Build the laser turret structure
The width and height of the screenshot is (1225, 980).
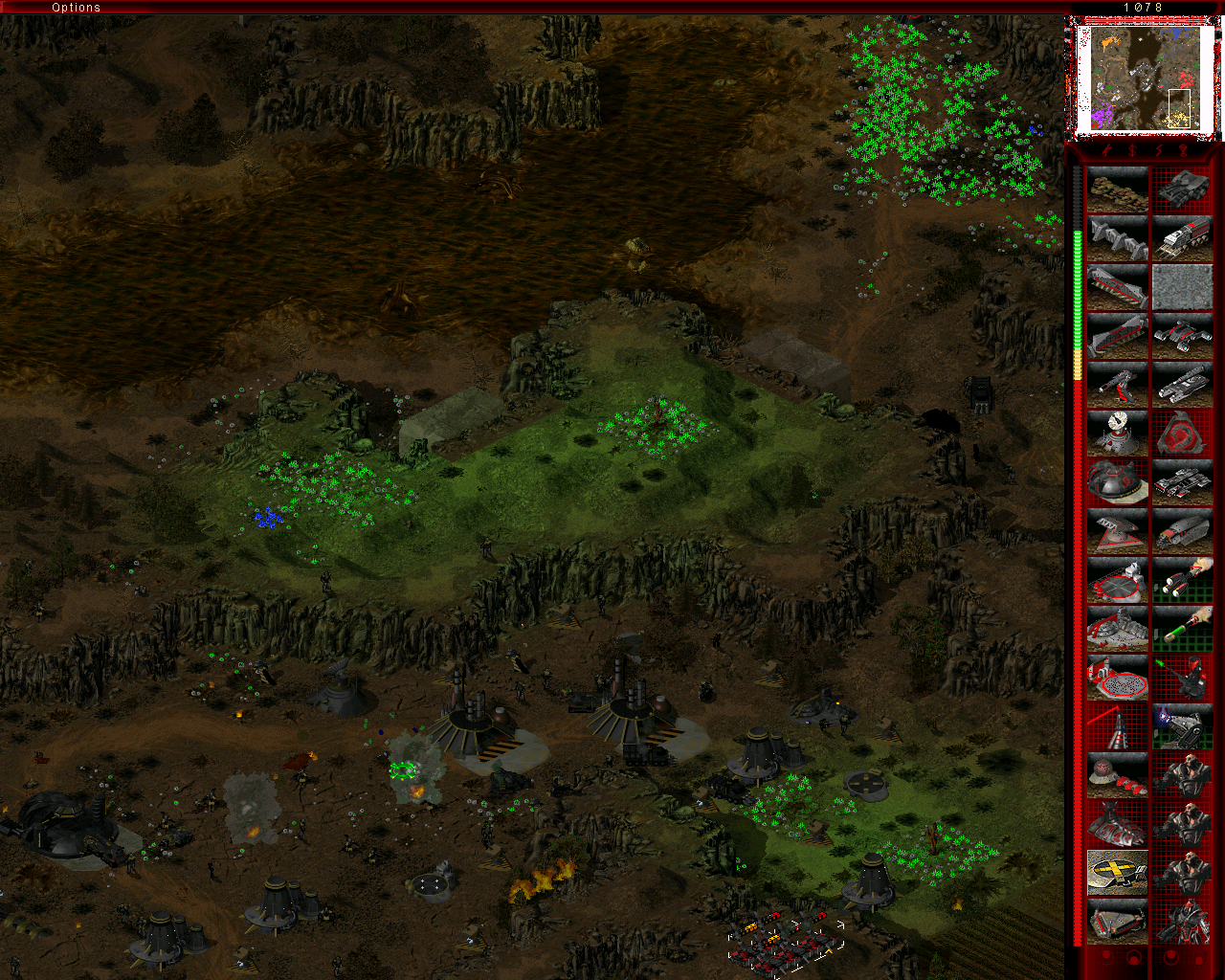(1117, 385)
